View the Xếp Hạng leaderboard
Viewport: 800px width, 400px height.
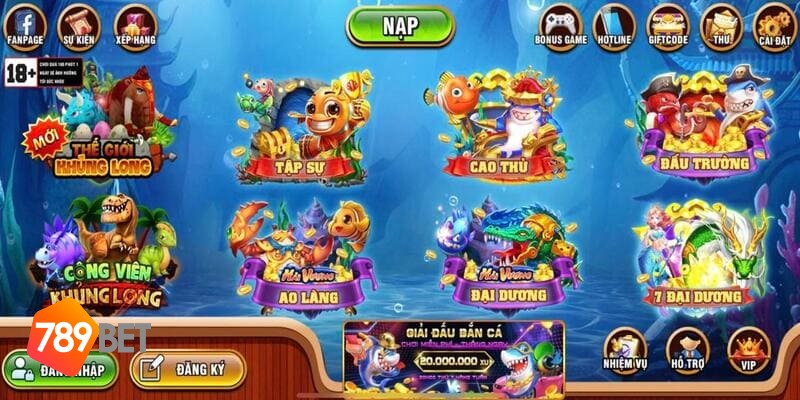135,24
